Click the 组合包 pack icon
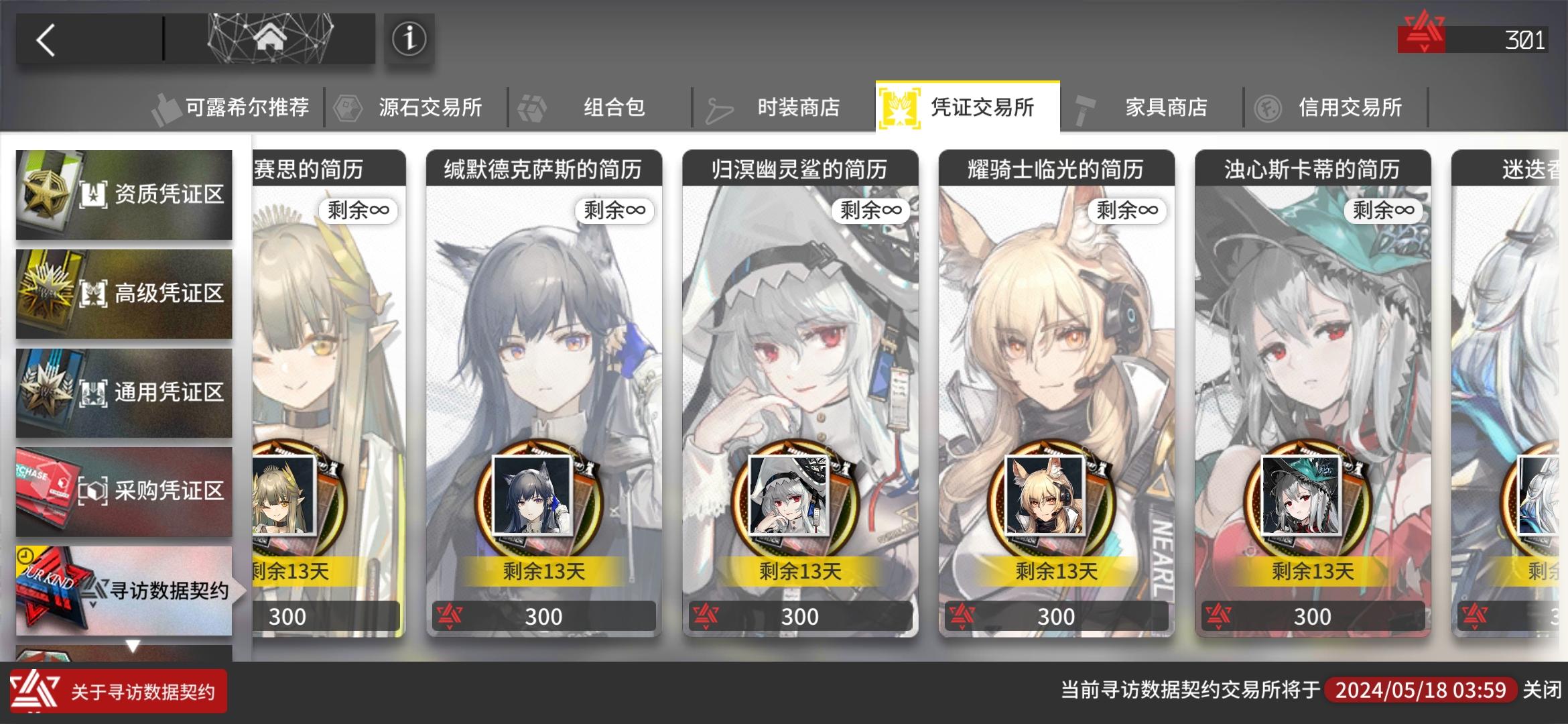Viewport: 1568px width, 724px height. pos(531,106)
